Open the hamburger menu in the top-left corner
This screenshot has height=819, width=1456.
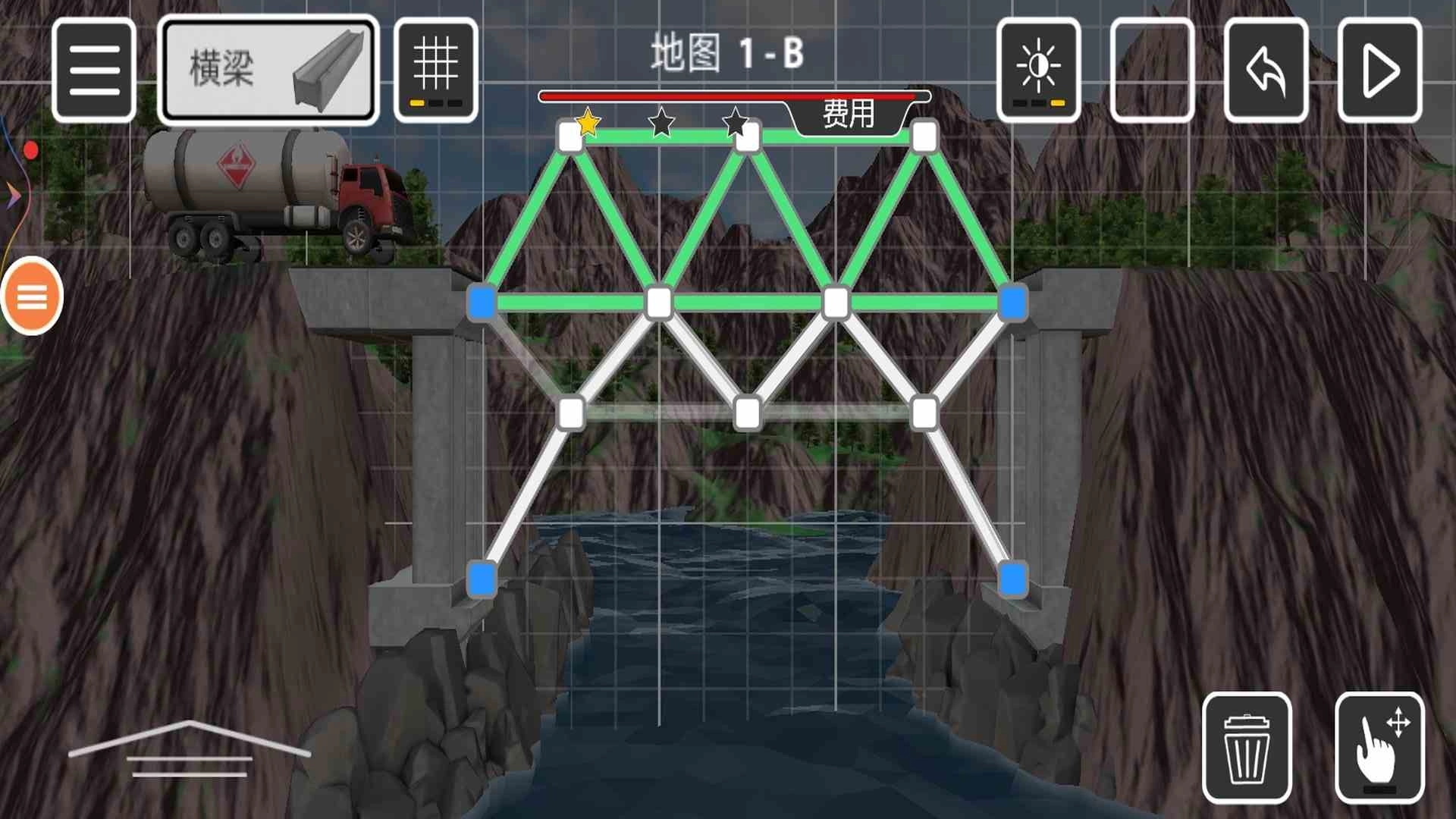[93, 69]
